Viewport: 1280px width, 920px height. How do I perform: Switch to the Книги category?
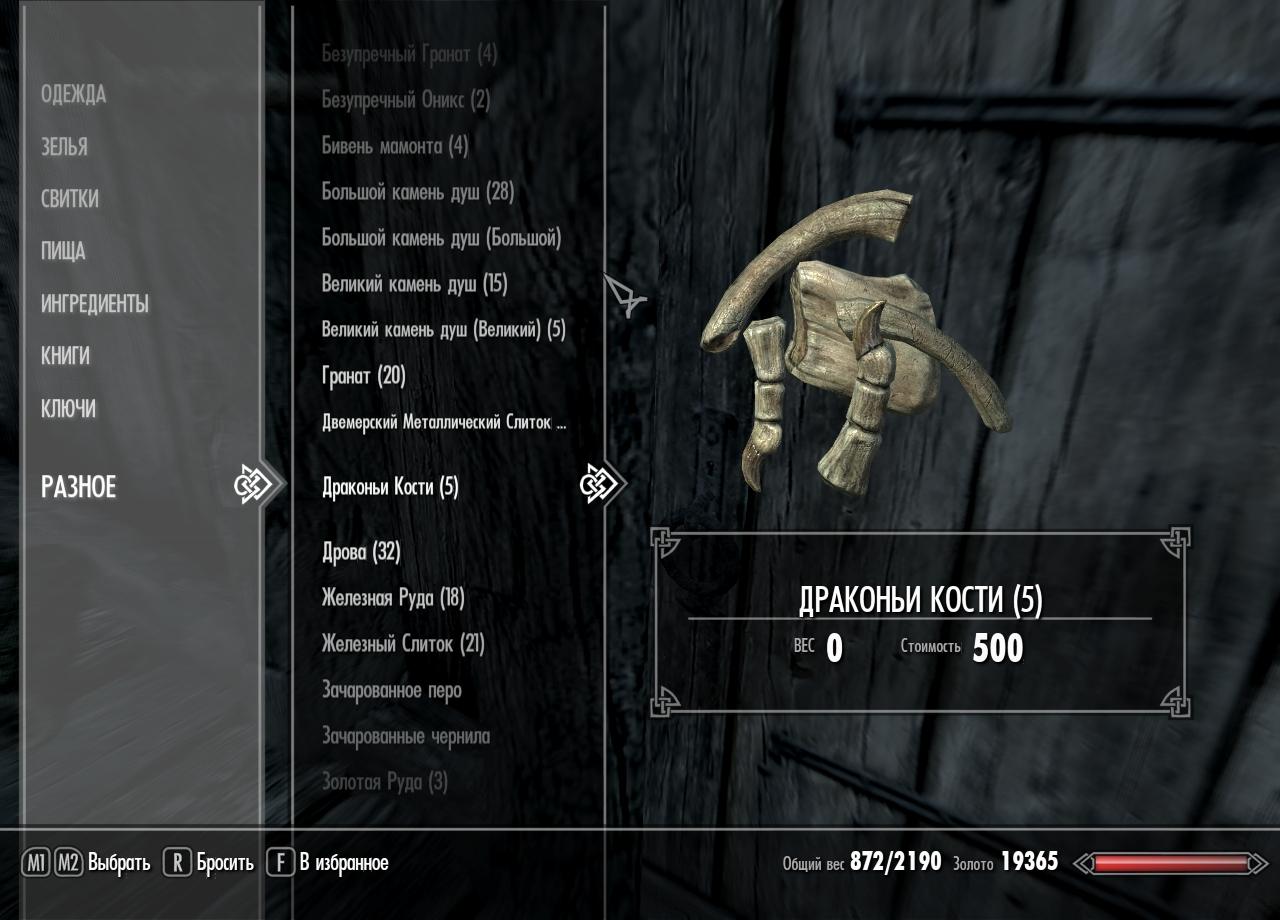pyautogui.click(x=65, y=356)
